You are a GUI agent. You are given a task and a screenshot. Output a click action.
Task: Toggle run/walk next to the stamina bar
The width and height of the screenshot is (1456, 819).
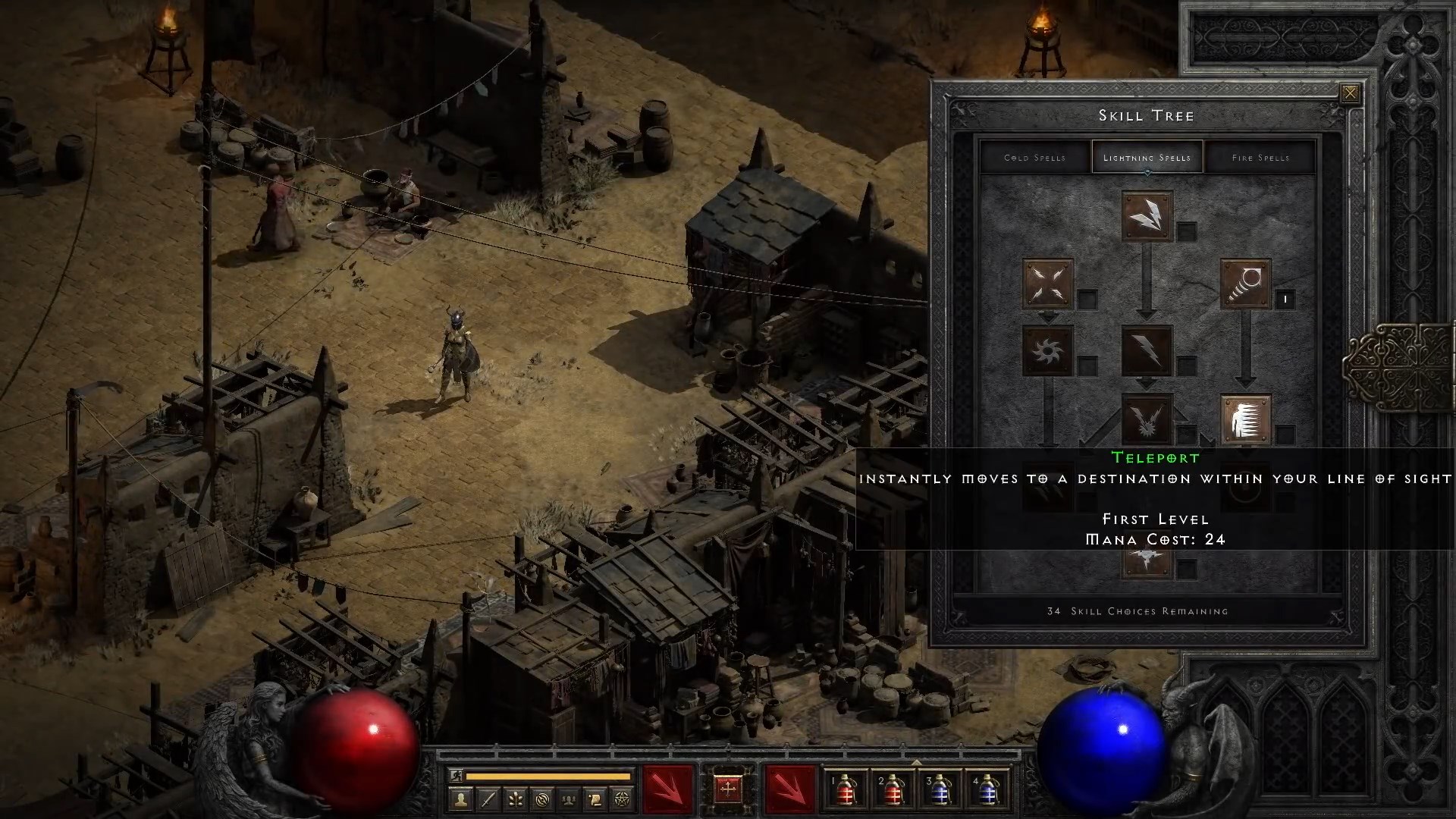(455, 777)
